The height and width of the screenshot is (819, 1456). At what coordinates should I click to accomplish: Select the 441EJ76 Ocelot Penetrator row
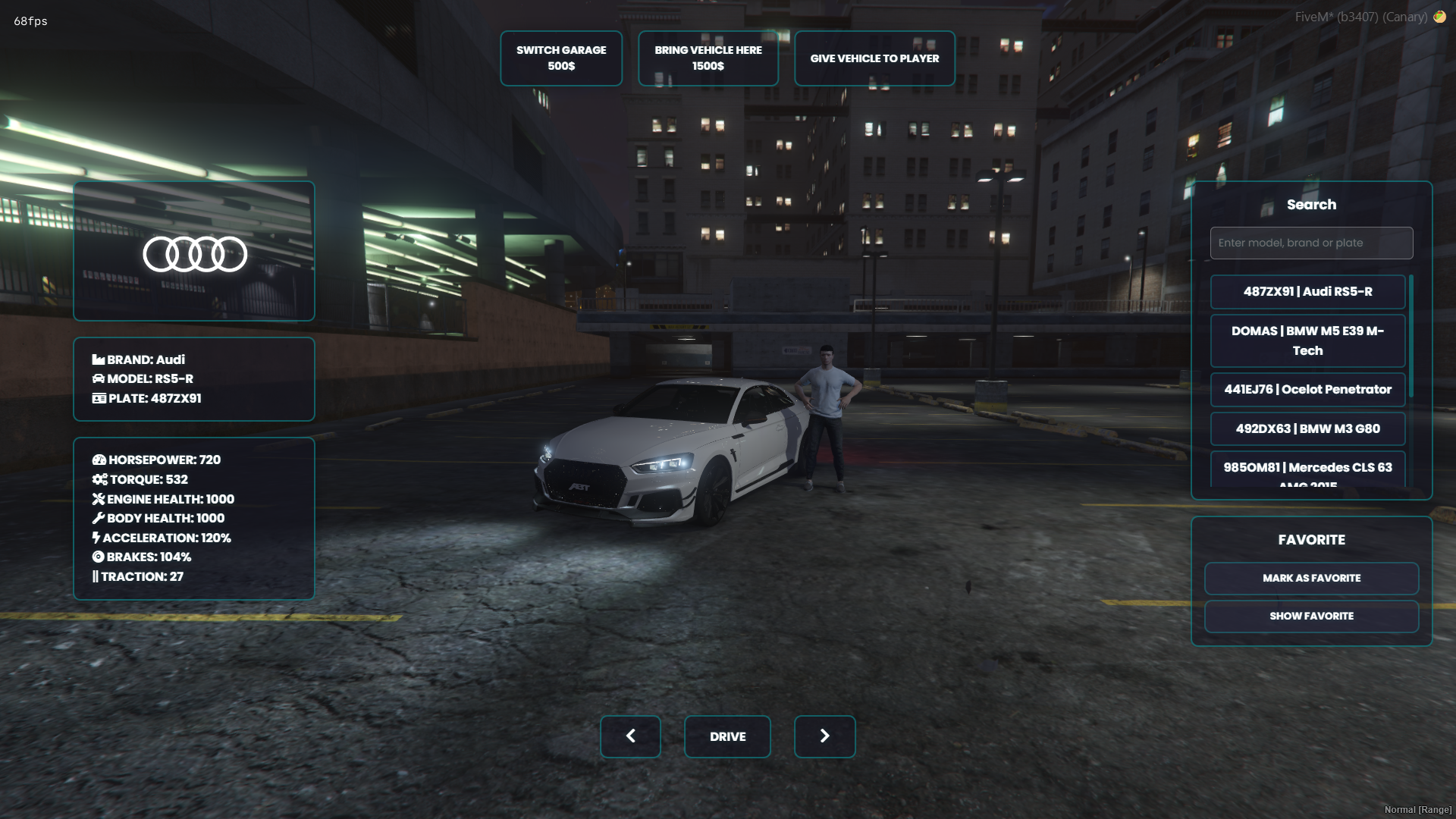tap(1307, 390)
